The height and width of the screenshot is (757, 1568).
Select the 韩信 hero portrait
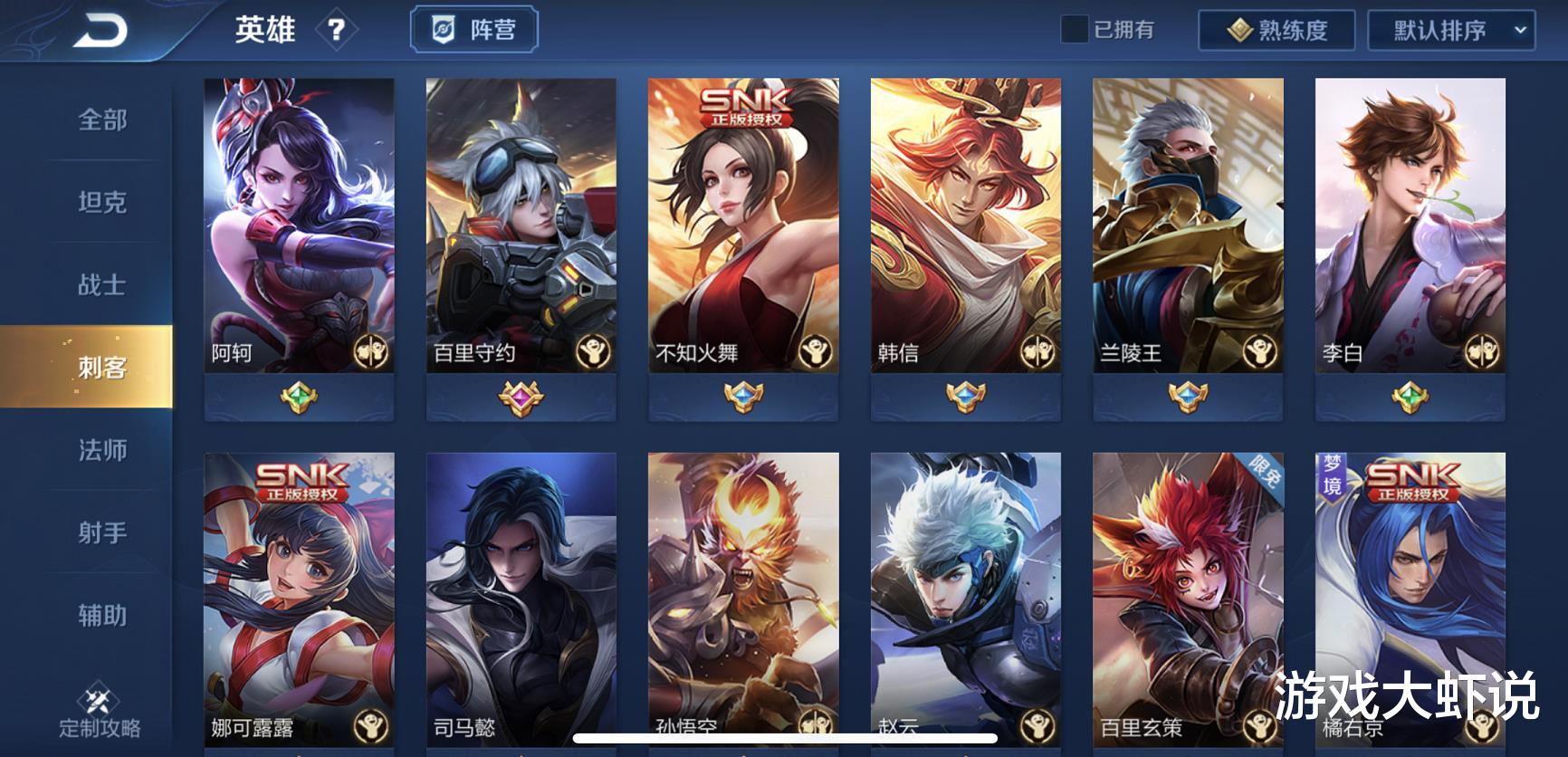965,217
